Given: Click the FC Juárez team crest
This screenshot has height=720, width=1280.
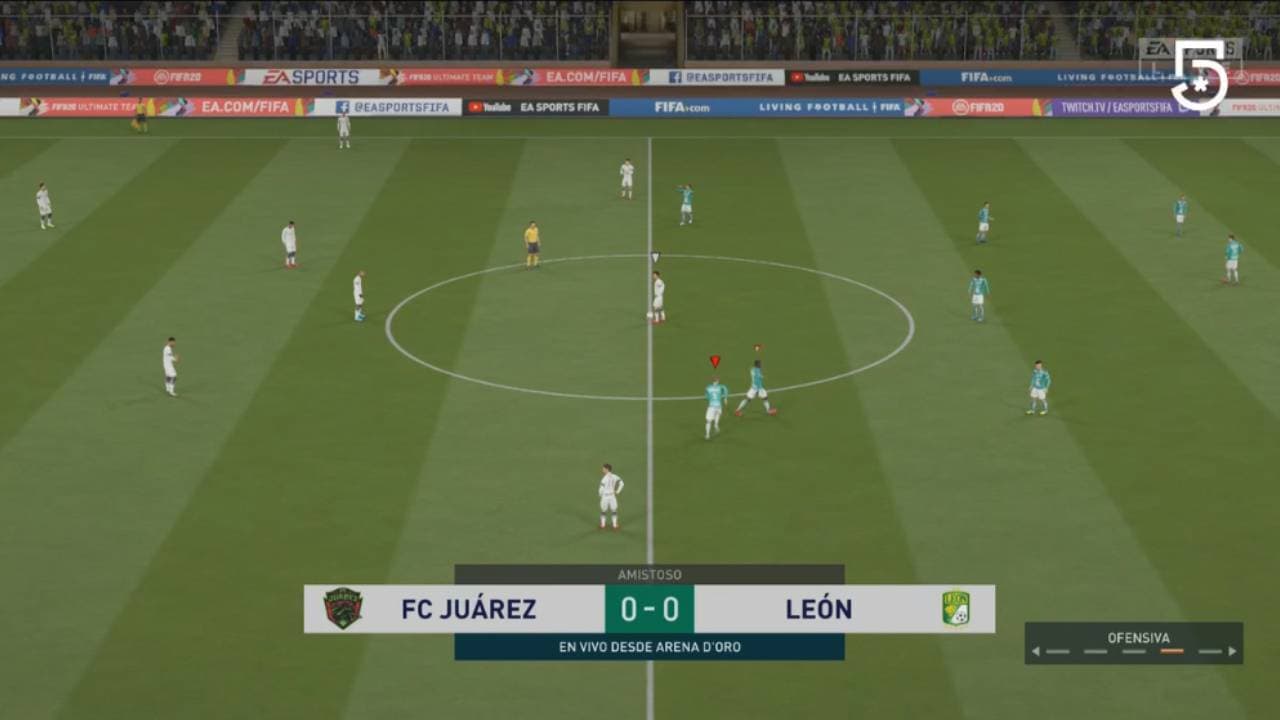Looking at the screenshot, I should [341, 609].
